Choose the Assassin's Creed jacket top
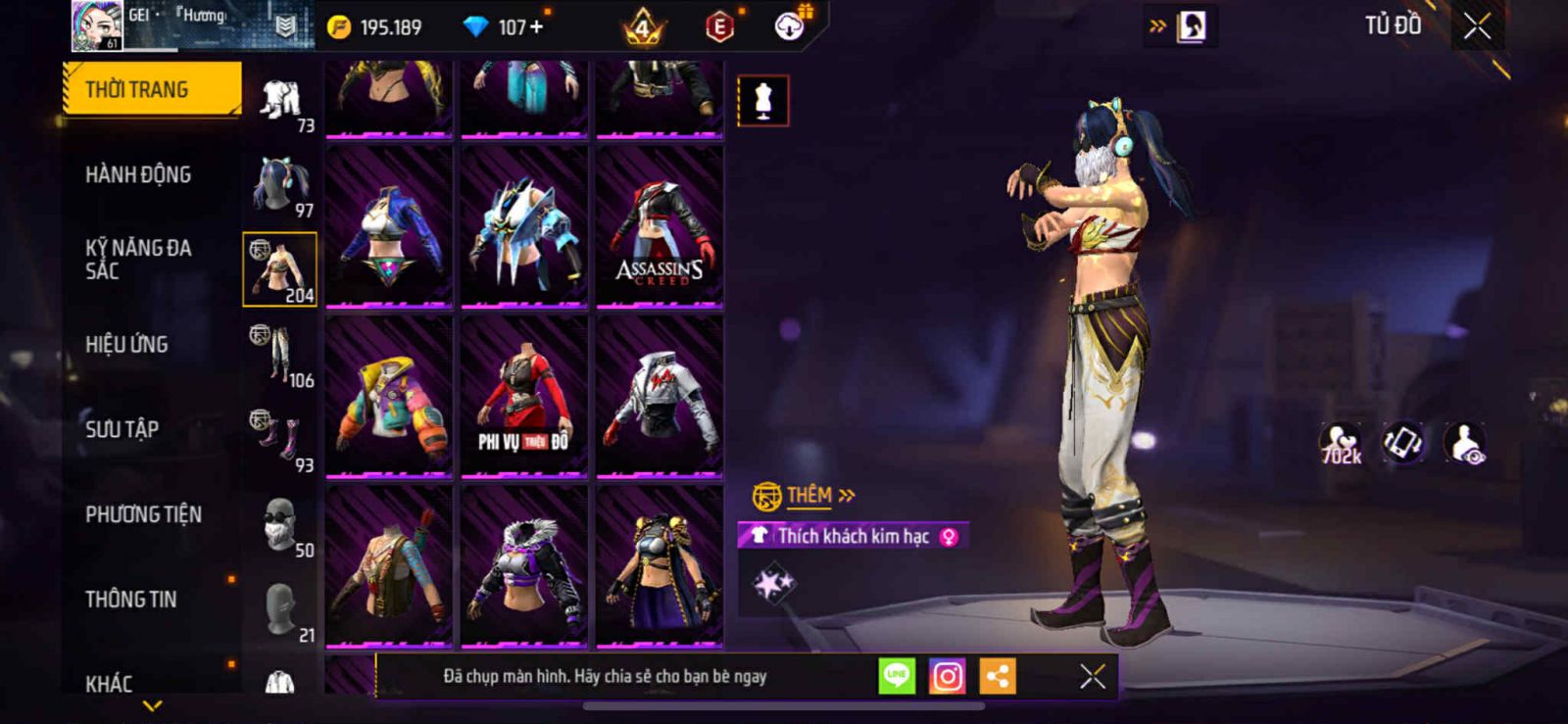Screen dimensions: 1568x724 click(x=660, y=226)
